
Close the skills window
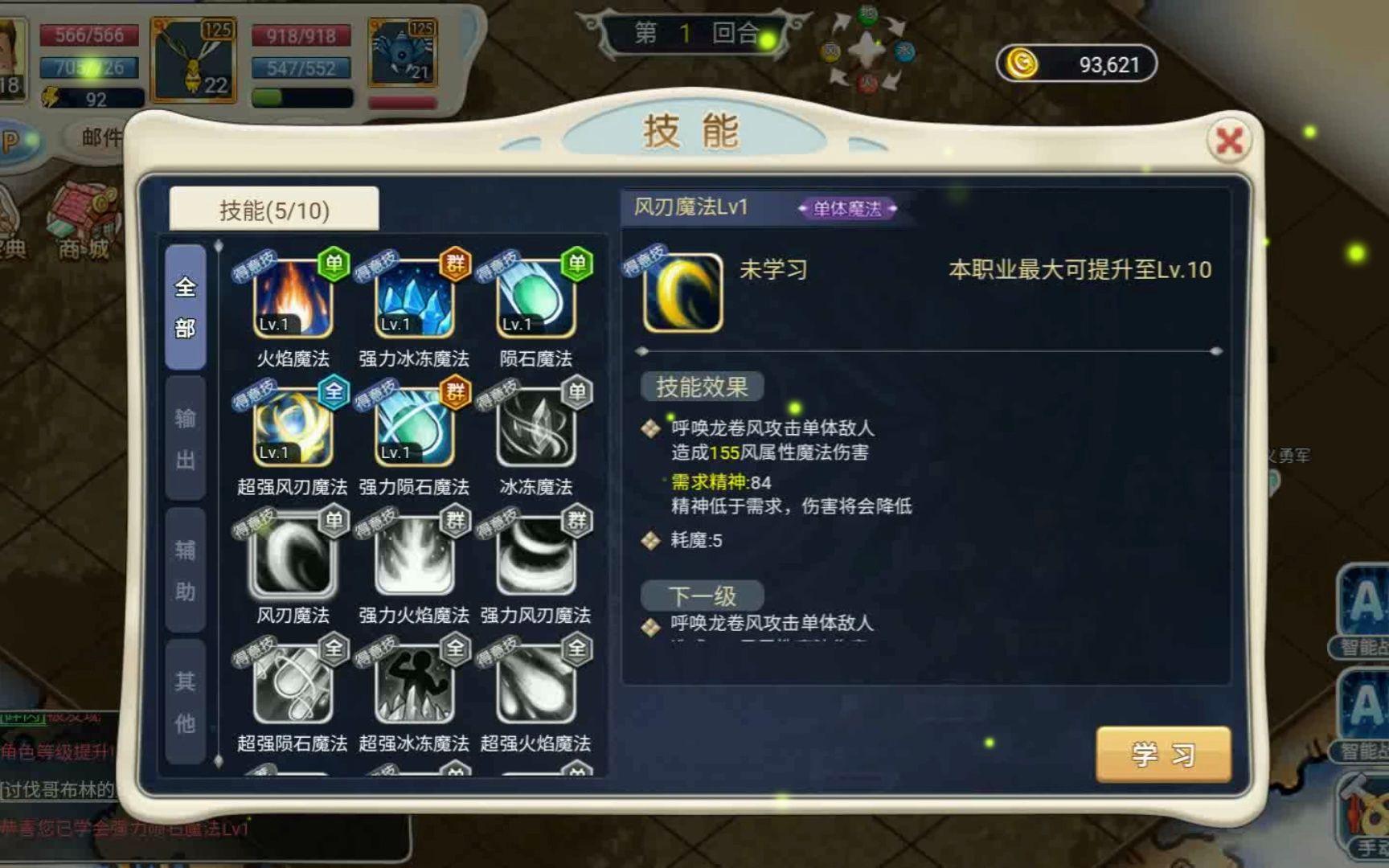(x=1228, y=141)
